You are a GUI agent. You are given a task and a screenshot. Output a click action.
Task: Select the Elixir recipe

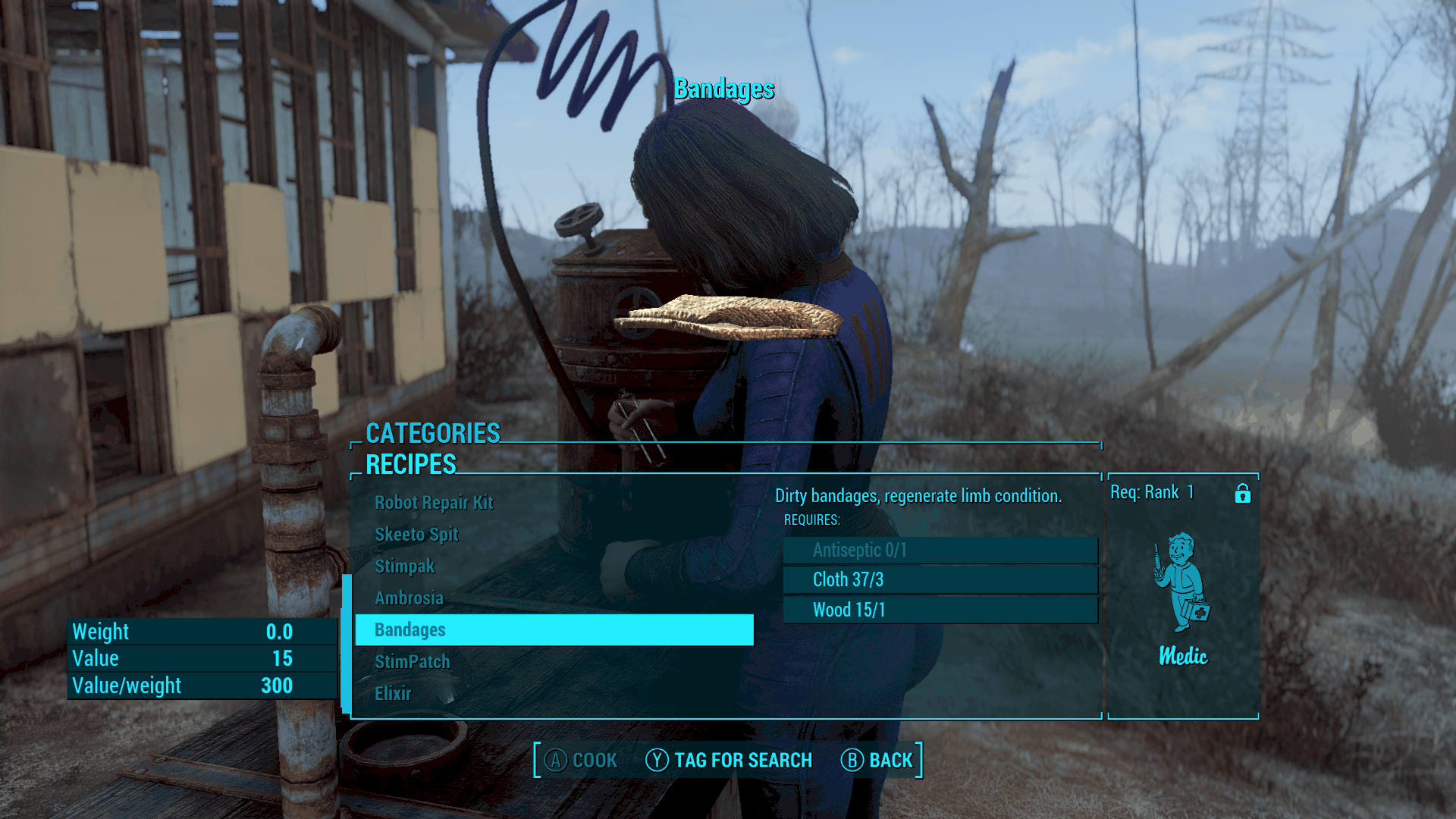pyautogui.click(x=393, y=694)
